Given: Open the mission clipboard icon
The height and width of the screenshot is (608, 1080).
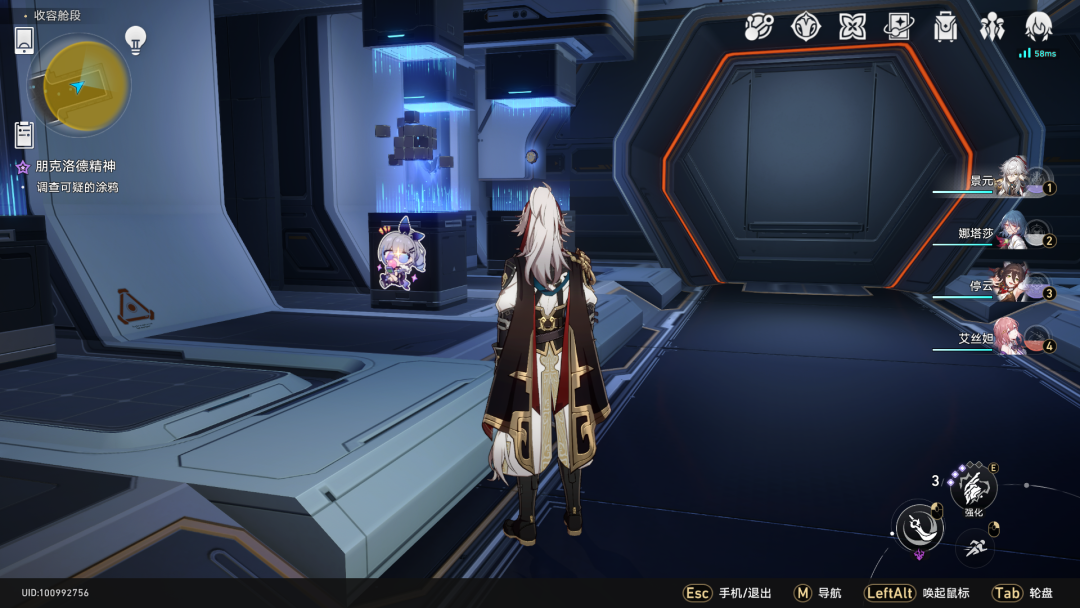Looking at the screenshot, I should (25, 134).
